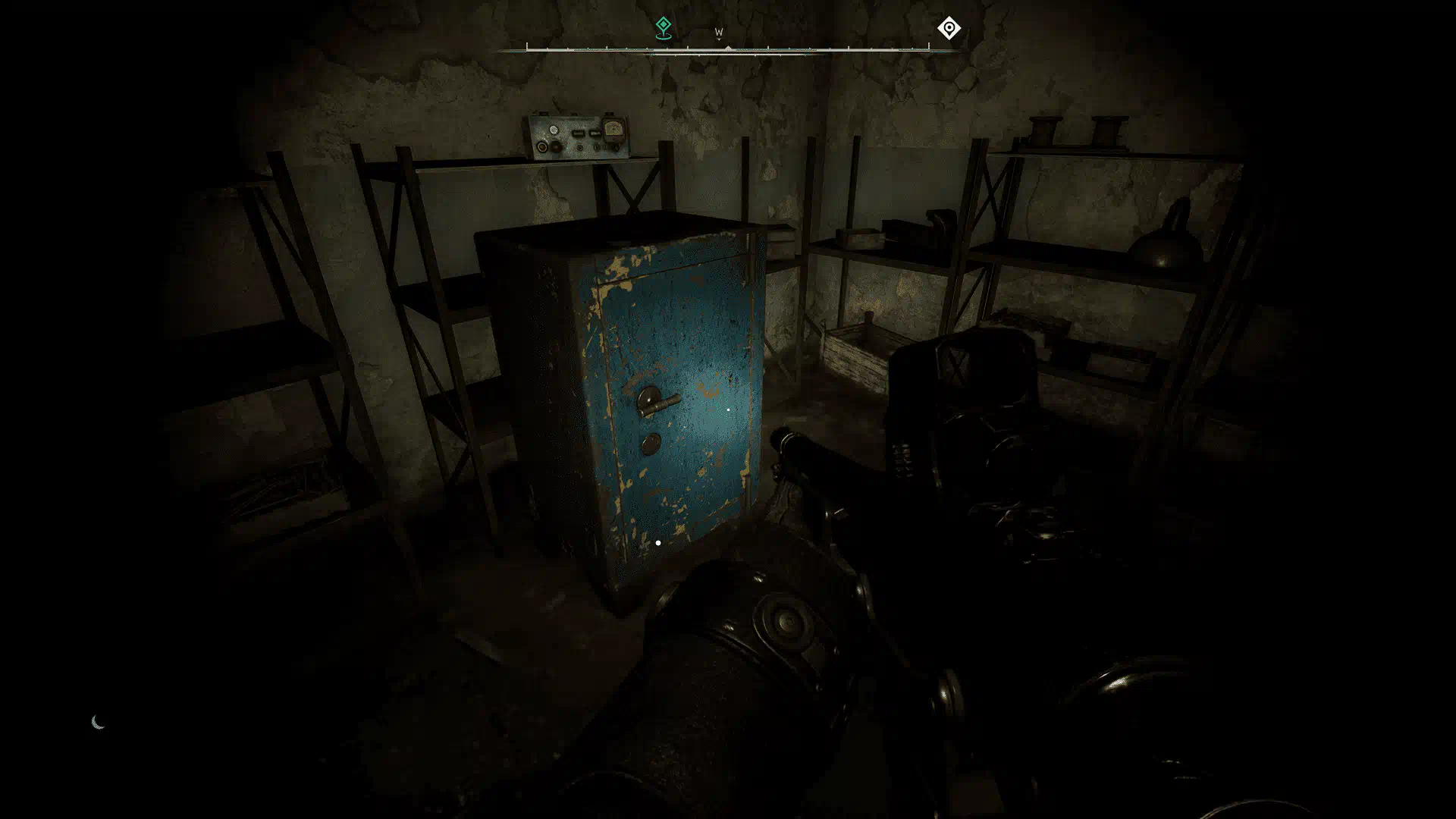Select the white diamond objective marker
The height and width of the screenshot is (819, 1456).
tap(949, 28)
